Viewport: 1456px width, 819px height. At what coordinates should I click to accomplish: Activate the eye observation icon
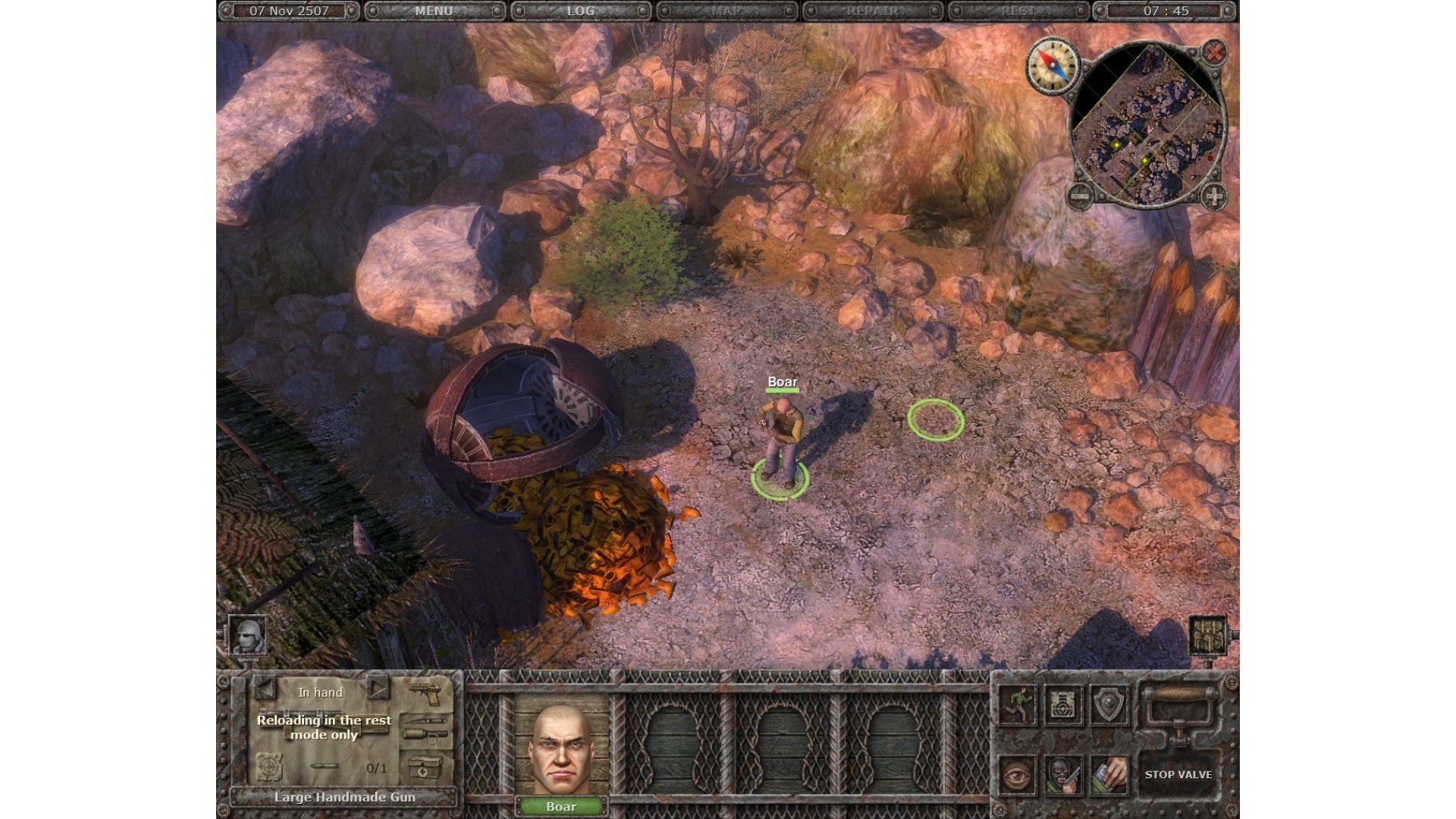click(x=1018, y=774)
